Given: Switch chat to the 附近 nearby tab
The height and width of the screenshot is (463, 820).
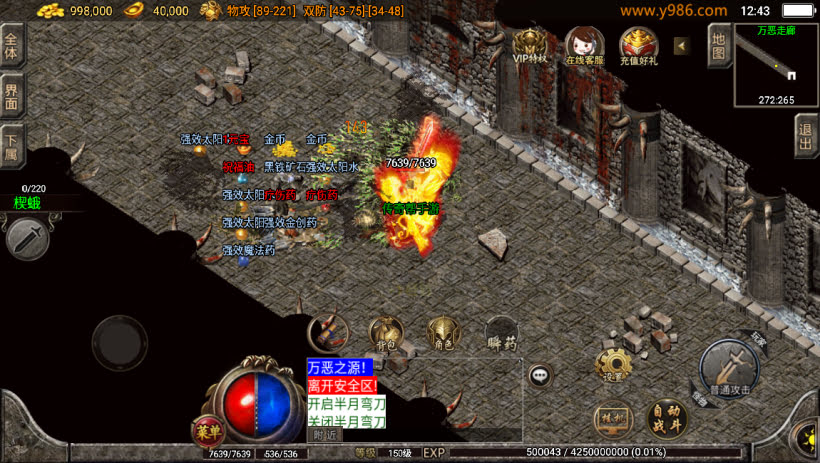Looking at the screenshot, I should 325,435.
